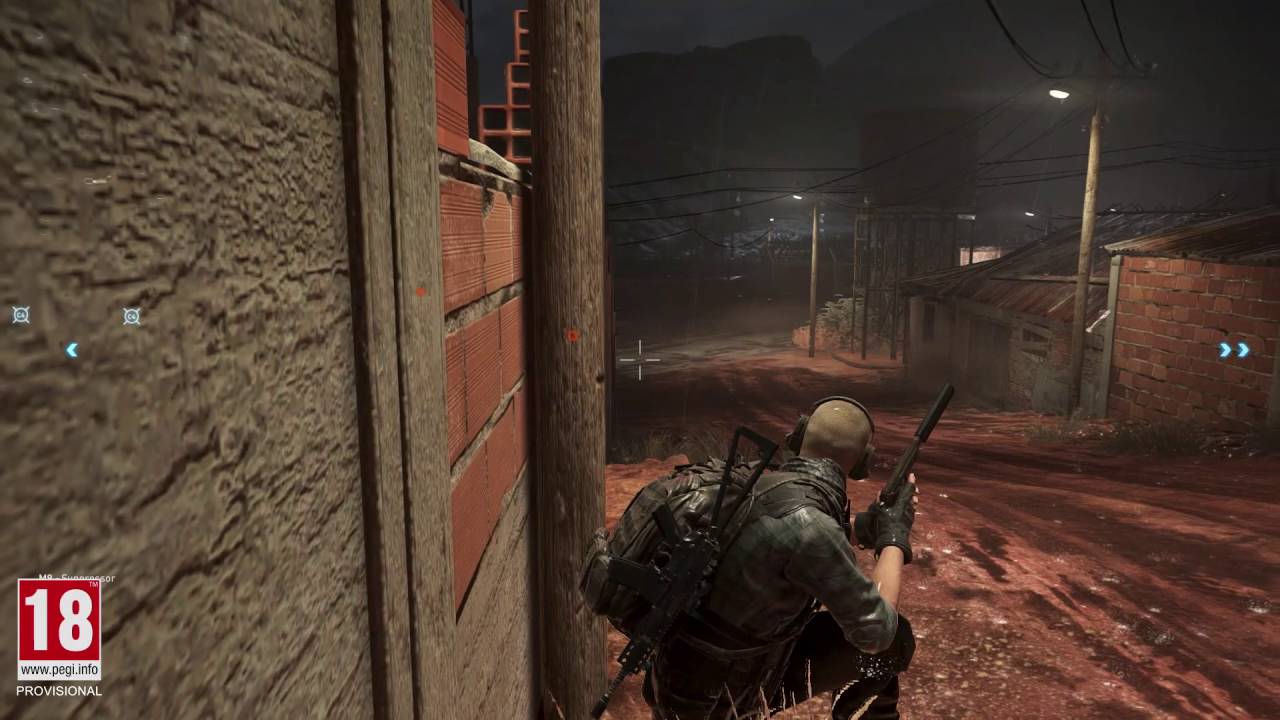Screen dimensions: 1280x720
Task: Expand the right weapon selector with double chevrons
Action: click(x=1231, y=348)
